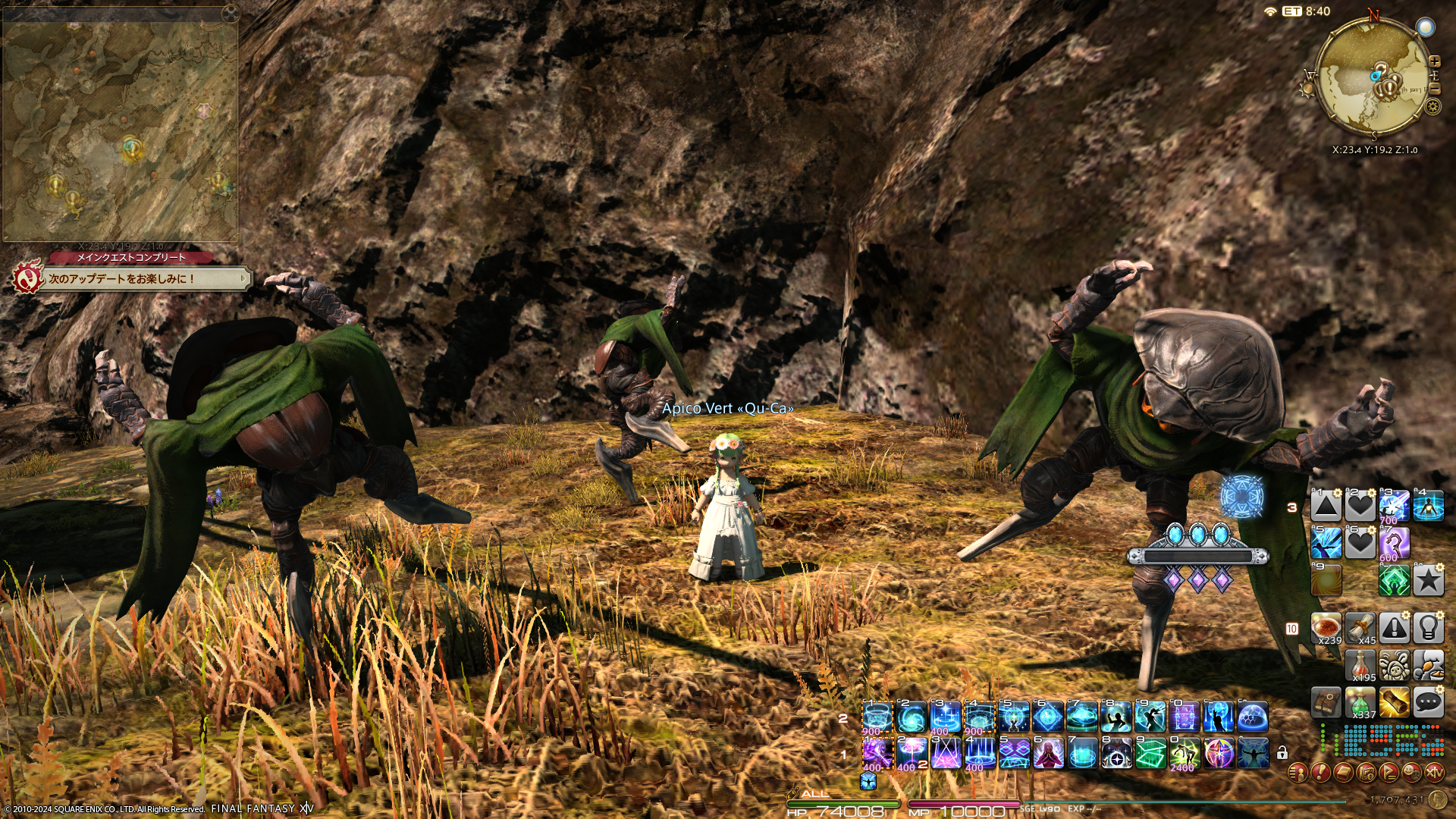Cast the pink praying woman ability
Screen dimensions: 1456x819
pos(1048,754)
